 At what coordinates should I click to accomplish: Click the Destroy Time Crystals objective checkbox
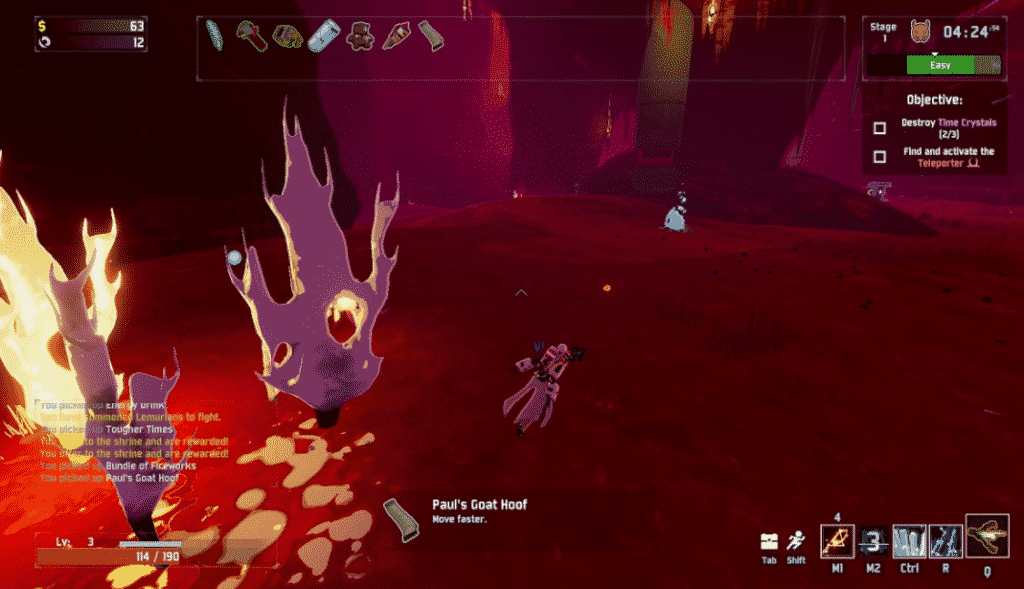(879, 128)
